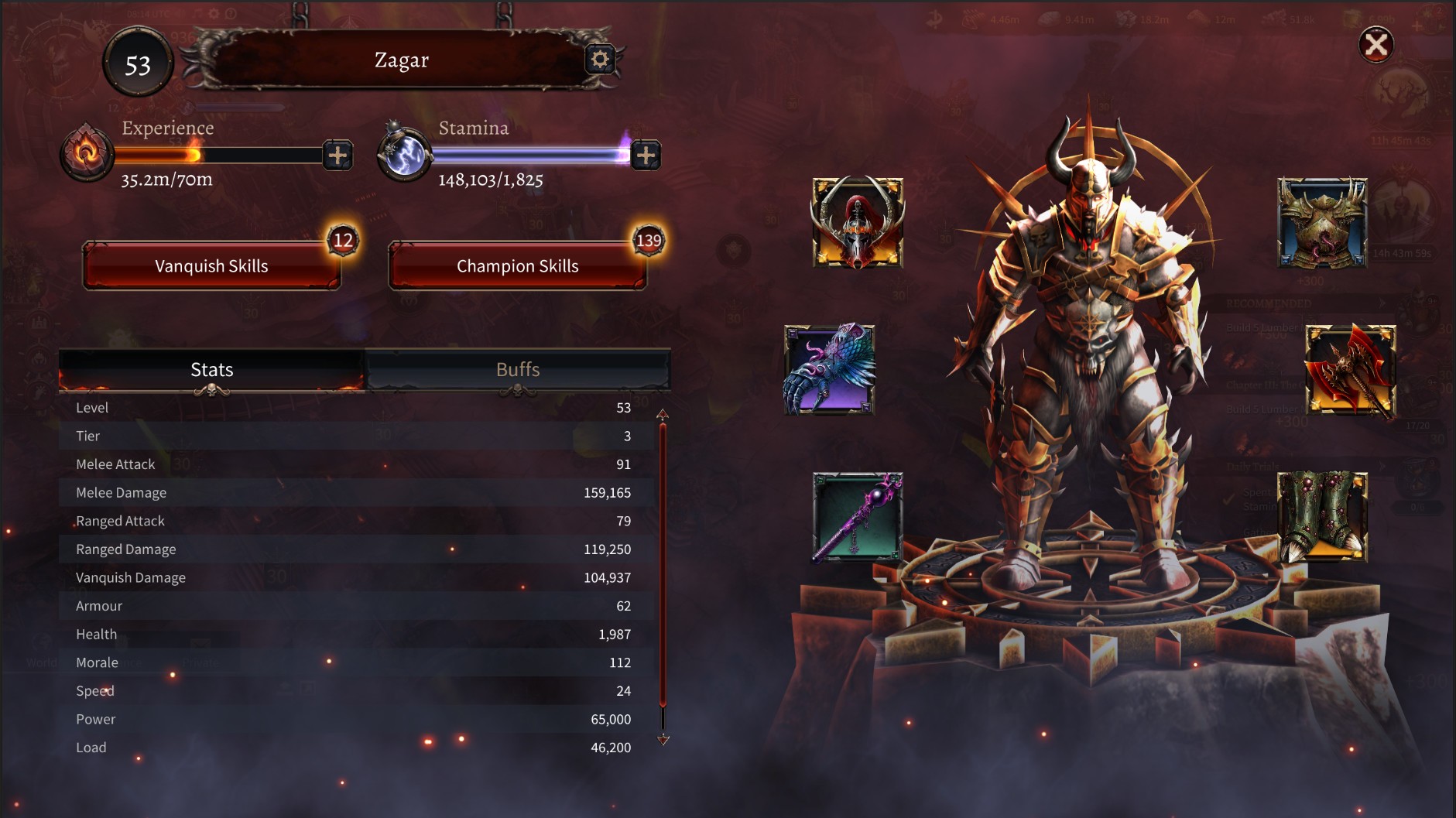This screenshot has height=818, width=1456.
Task: Click the Experience flame icon
Action: (x=87, y=153)
